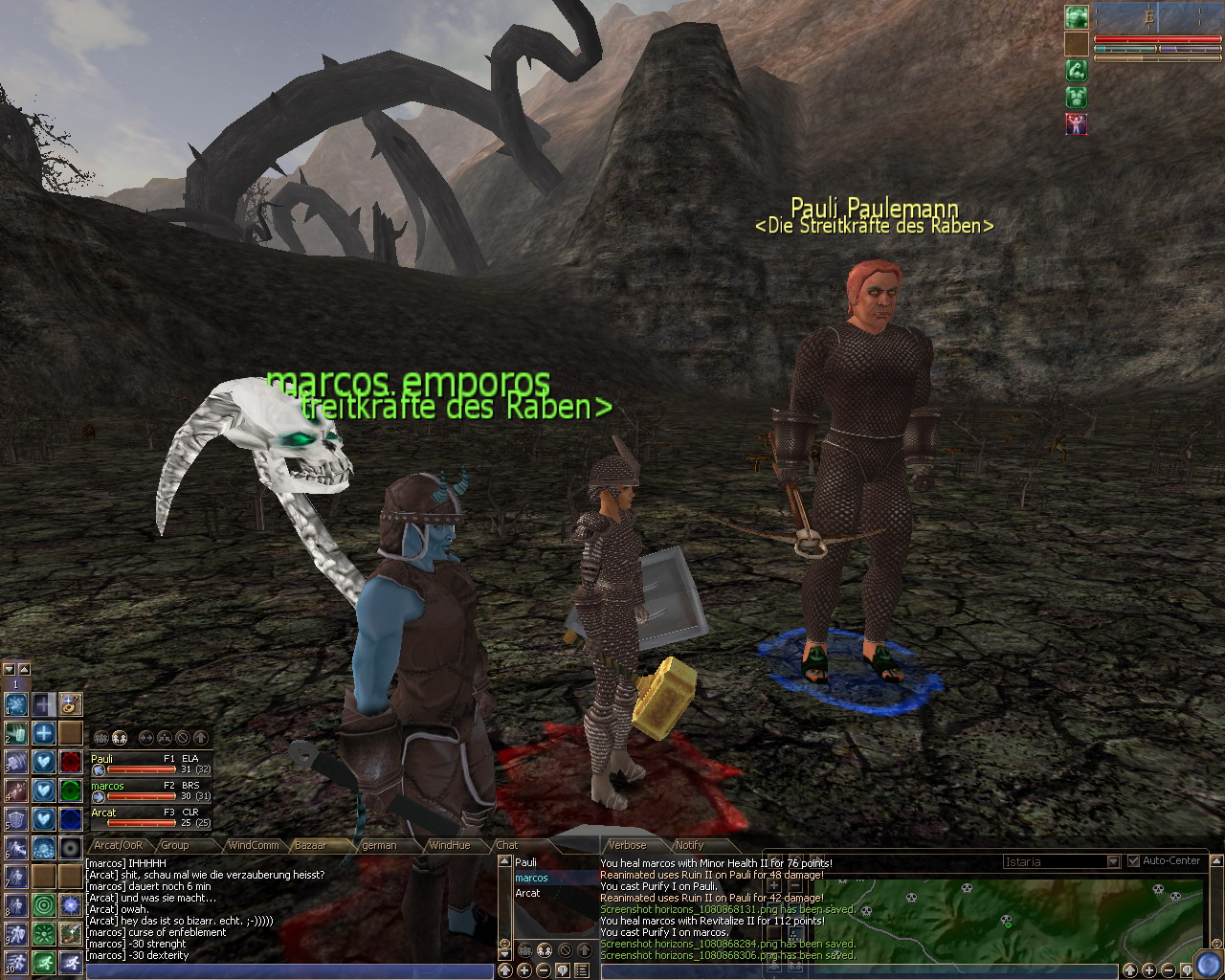Switch to the Notify tab
The width and height of the screenshot is (1225, 980).
pos(689,845)
